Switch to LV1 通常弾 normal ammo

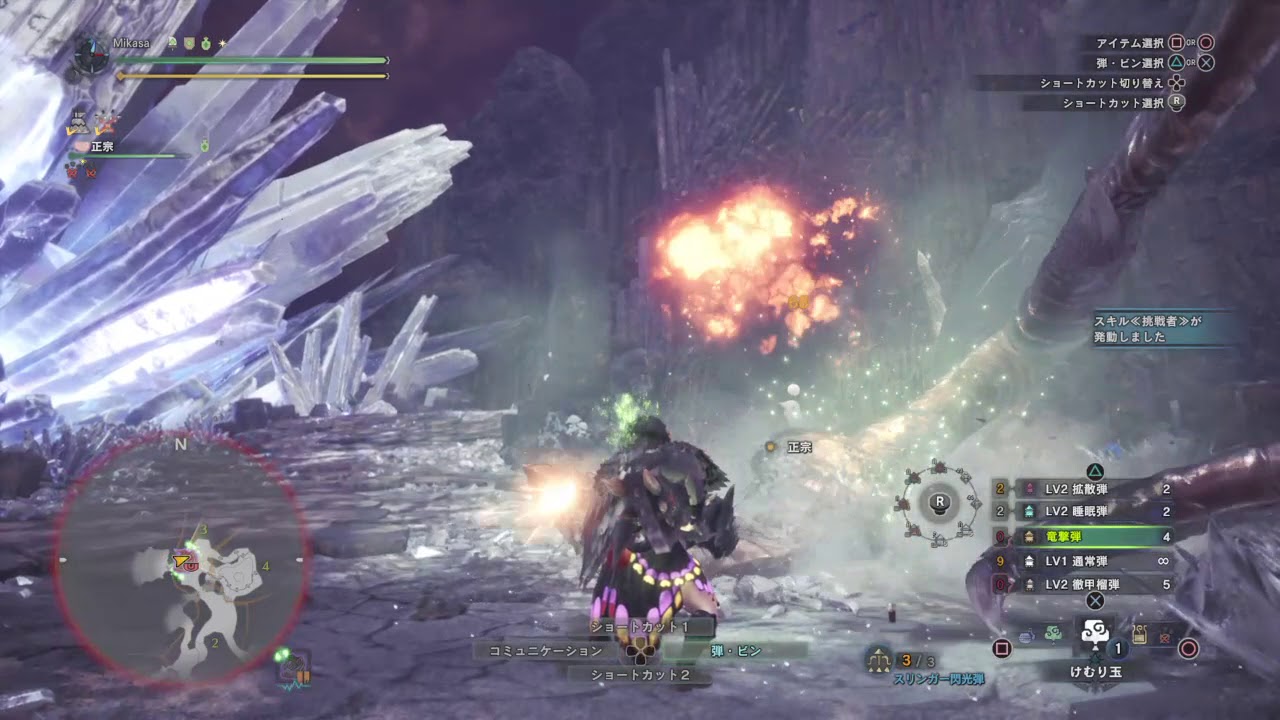coord(1088,561)
